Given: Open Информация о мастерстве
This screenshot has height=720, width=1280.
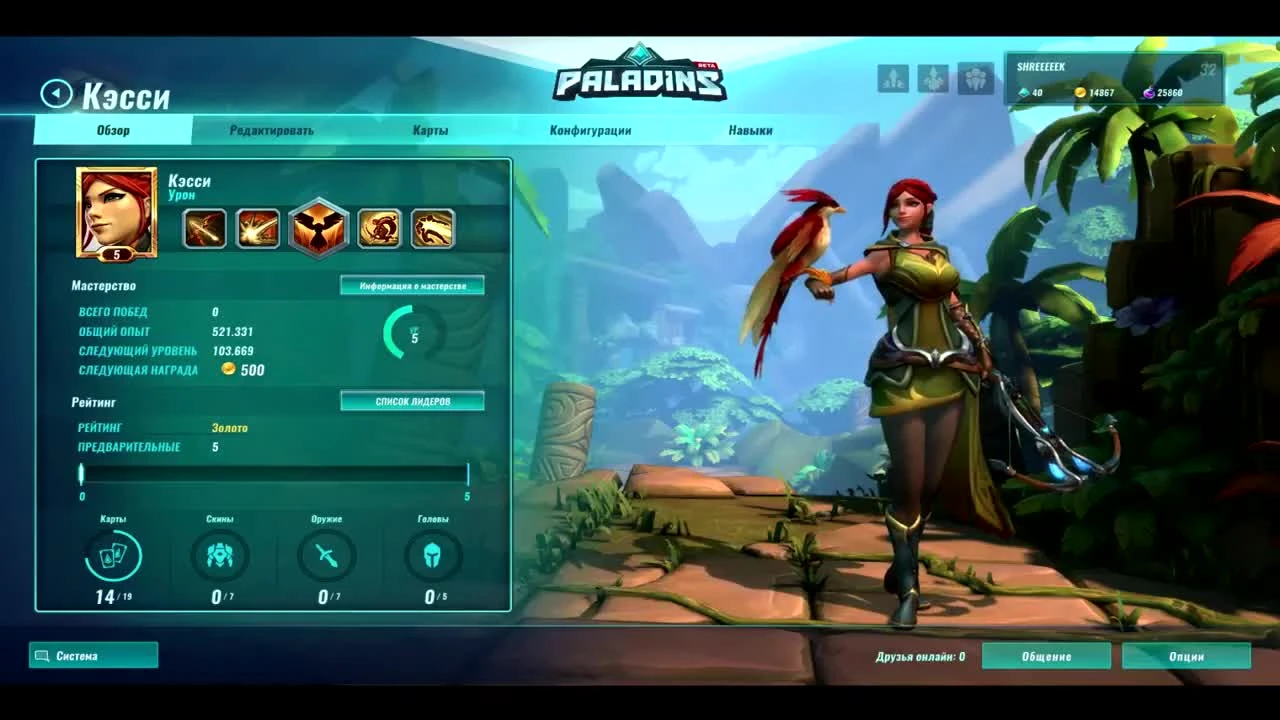Looking at the screenshot, I should click(x=412, y=285).
